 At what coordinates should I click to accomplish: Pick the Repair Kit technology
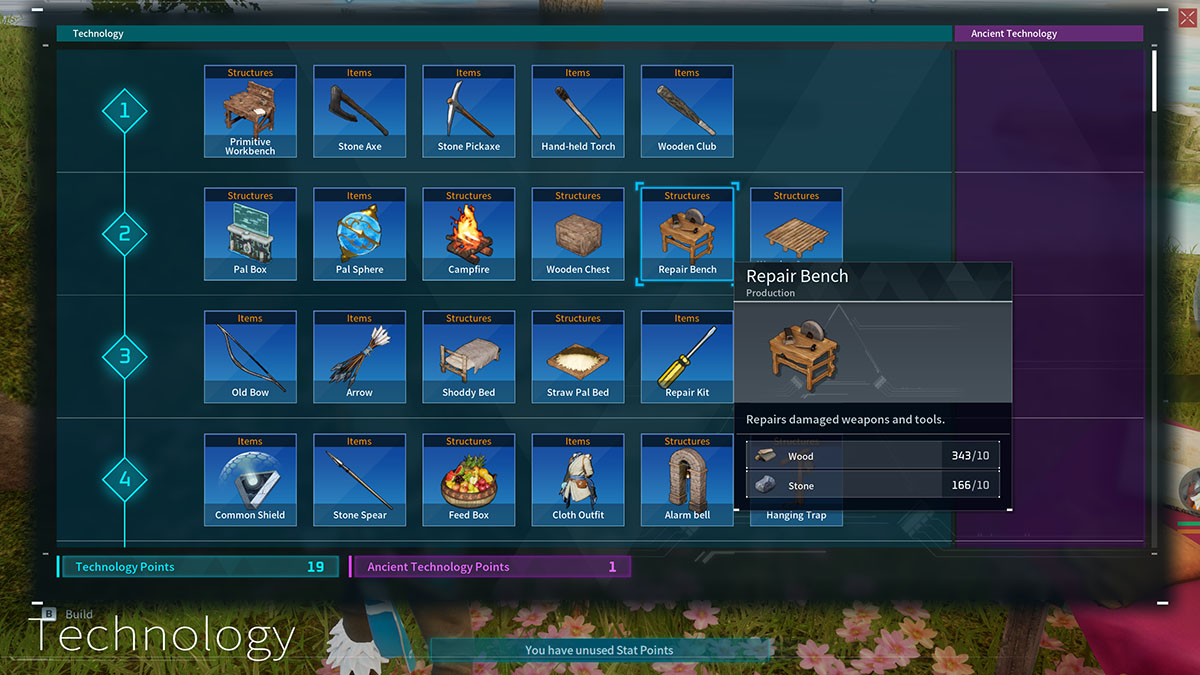pyautogui.click(x=687, y=357)
